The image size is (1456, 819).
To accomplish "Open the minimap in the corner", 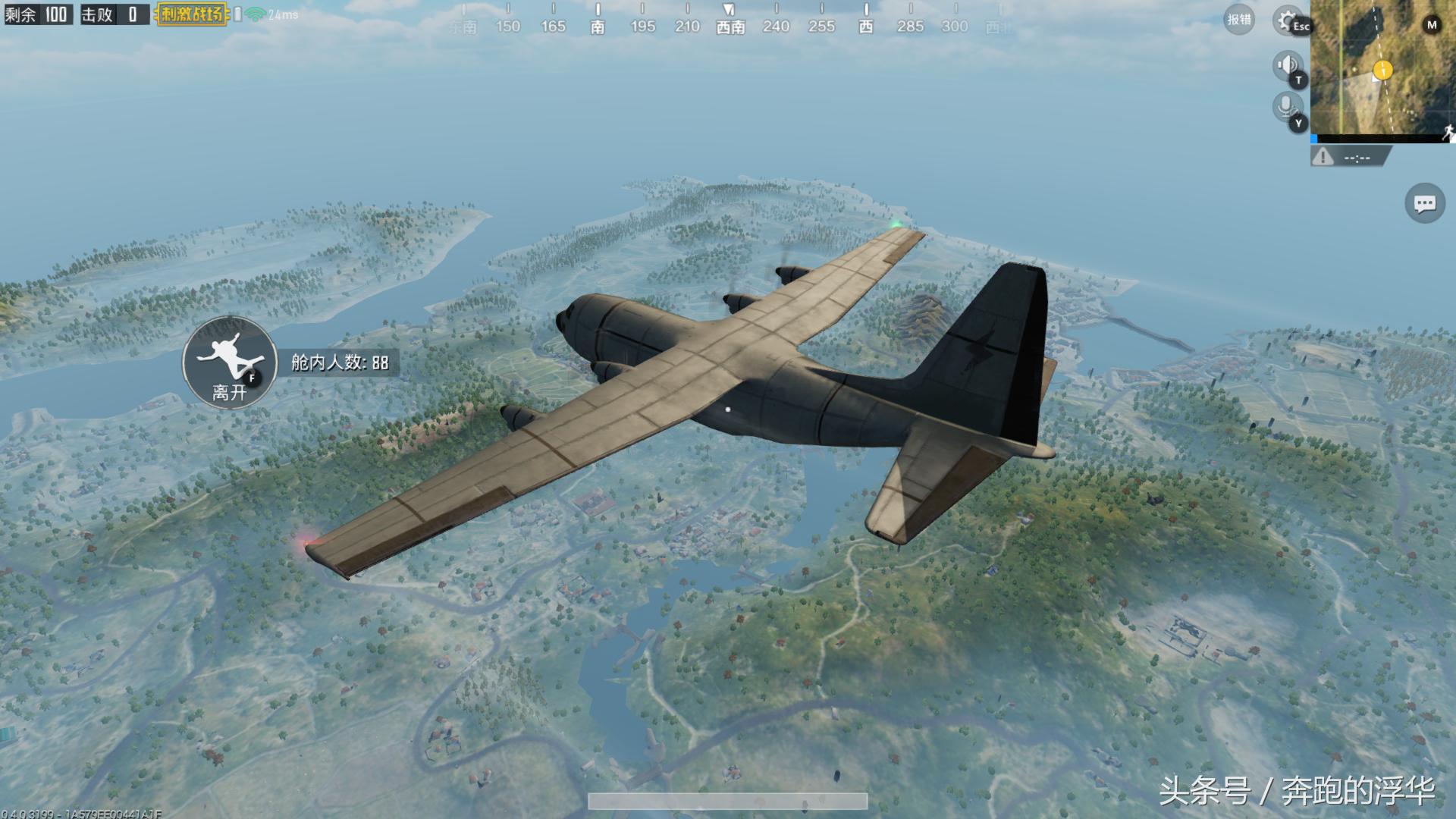I will 1382,68.
